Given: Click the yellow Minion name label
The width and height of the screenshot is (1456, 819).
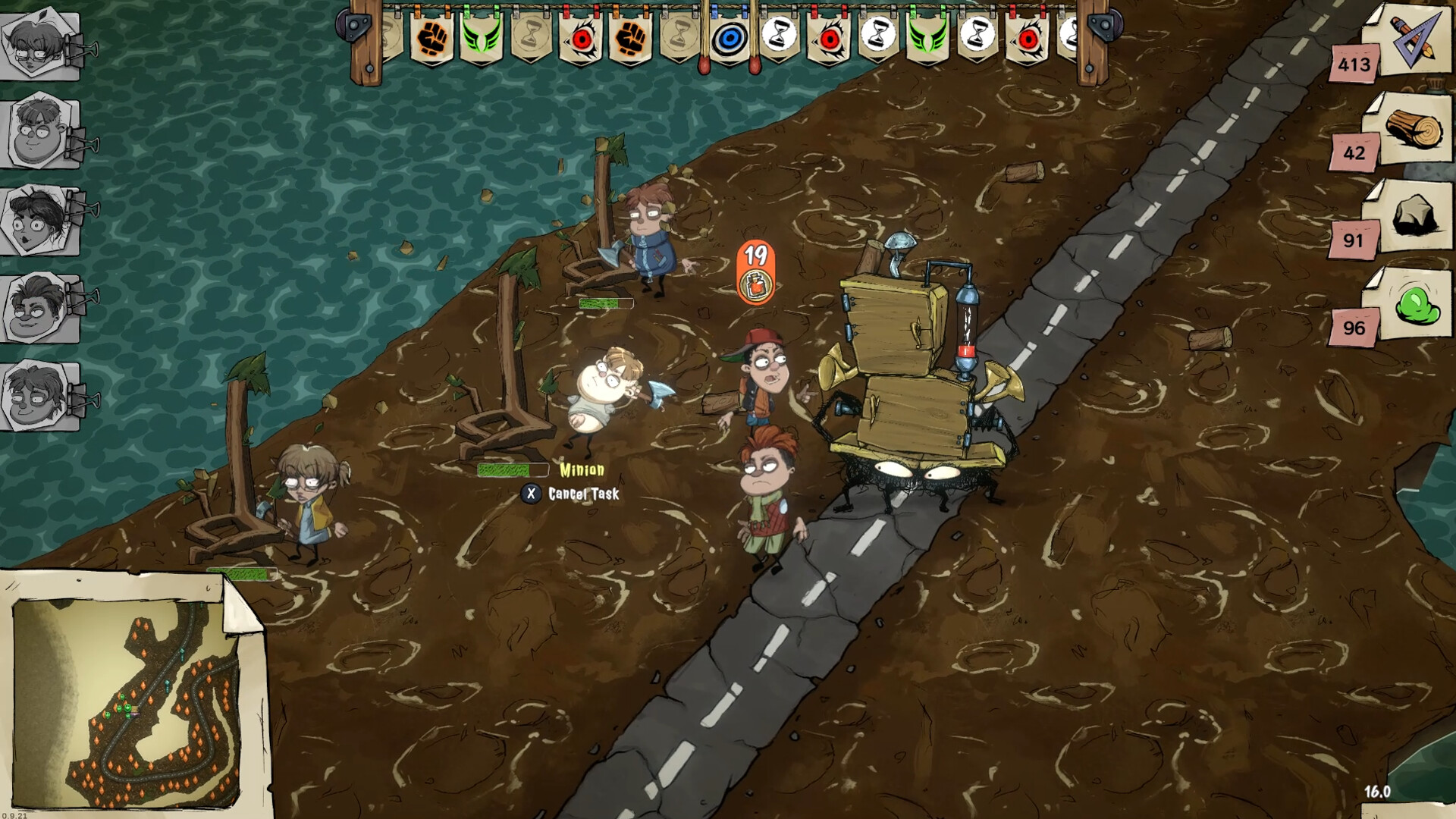Looking at the screenshot, I should [x=582, y=469].
